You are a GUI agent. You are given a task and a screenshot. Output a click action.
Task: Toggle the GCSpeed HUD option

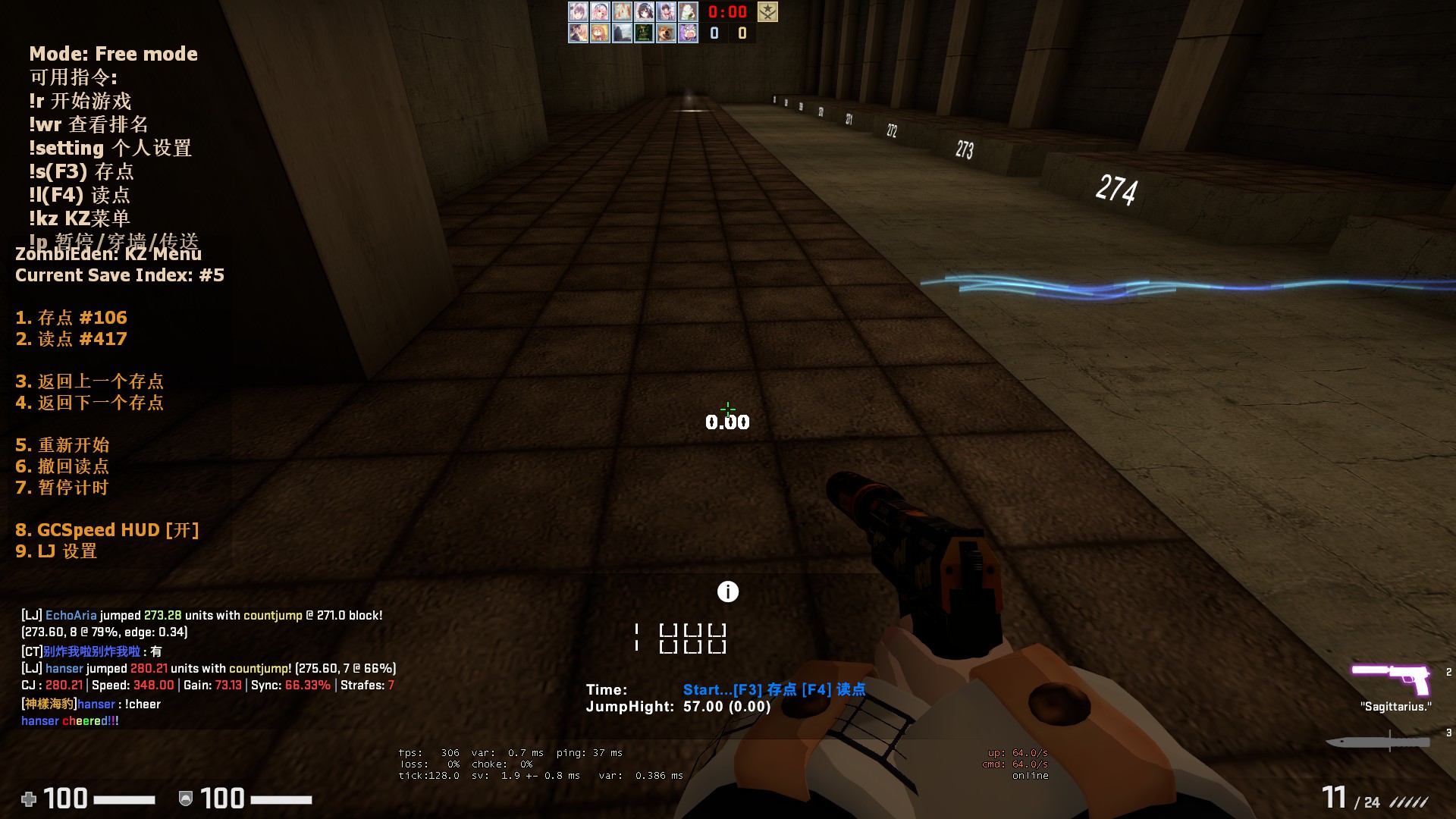pyautogui.click(x=107, y=530)
